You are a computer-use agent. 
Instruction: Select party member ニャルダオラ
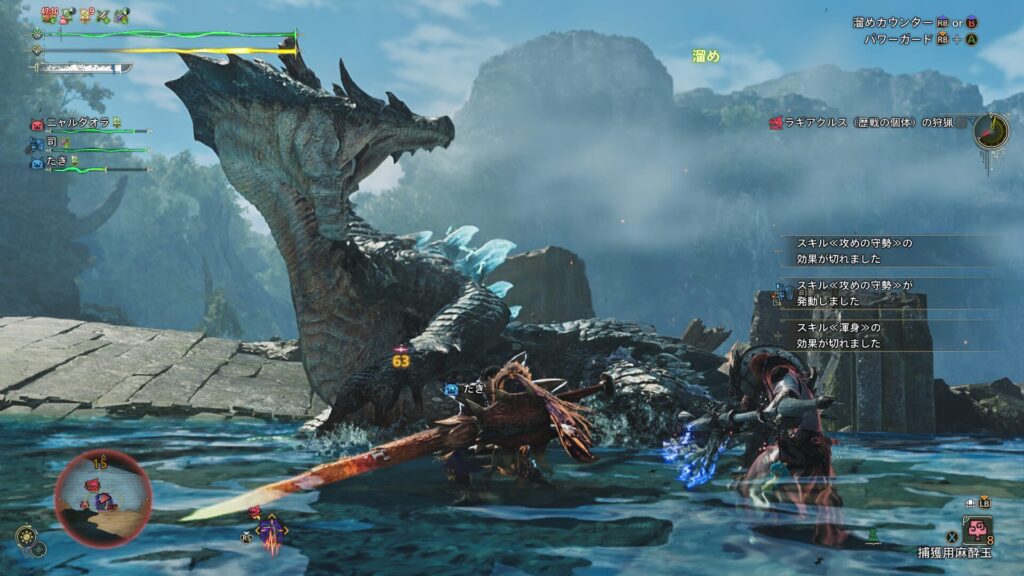coord(76,123)
